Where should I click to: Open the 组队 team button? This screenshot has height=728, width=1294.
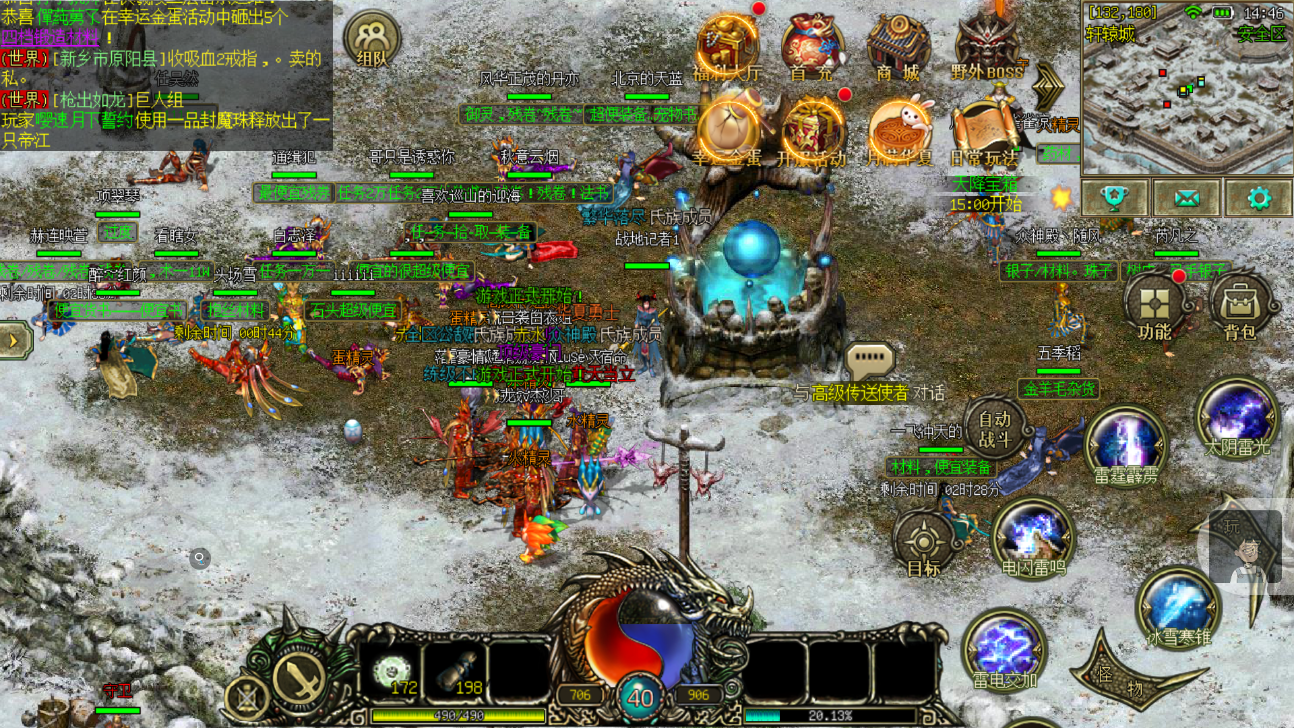(x=372, y=40)
